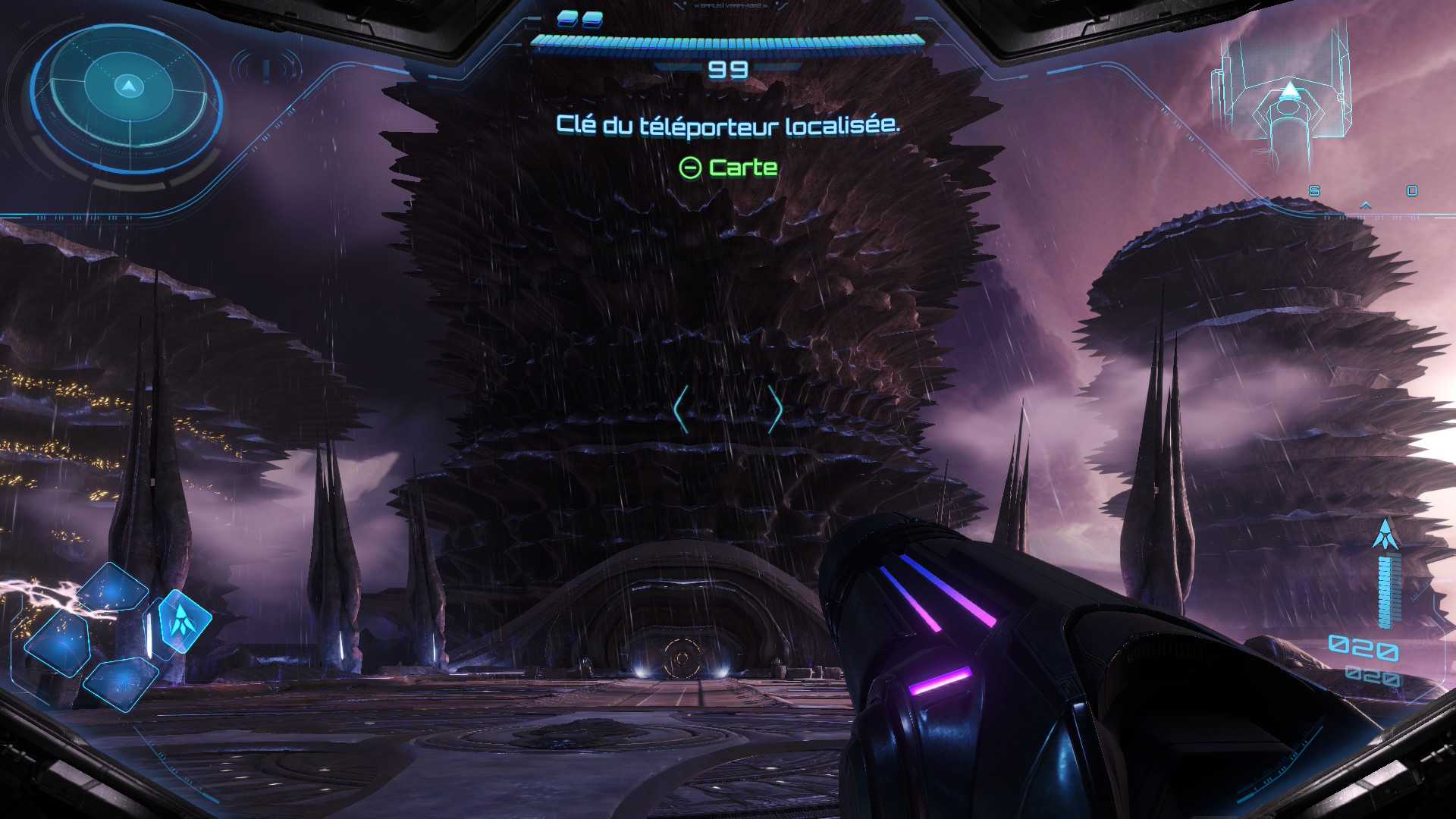Viewport: 1456px width, 819px height.
Task: Click the missile icon above ammo gauge
Action: pyautogui.click(x=1385, y=535)
